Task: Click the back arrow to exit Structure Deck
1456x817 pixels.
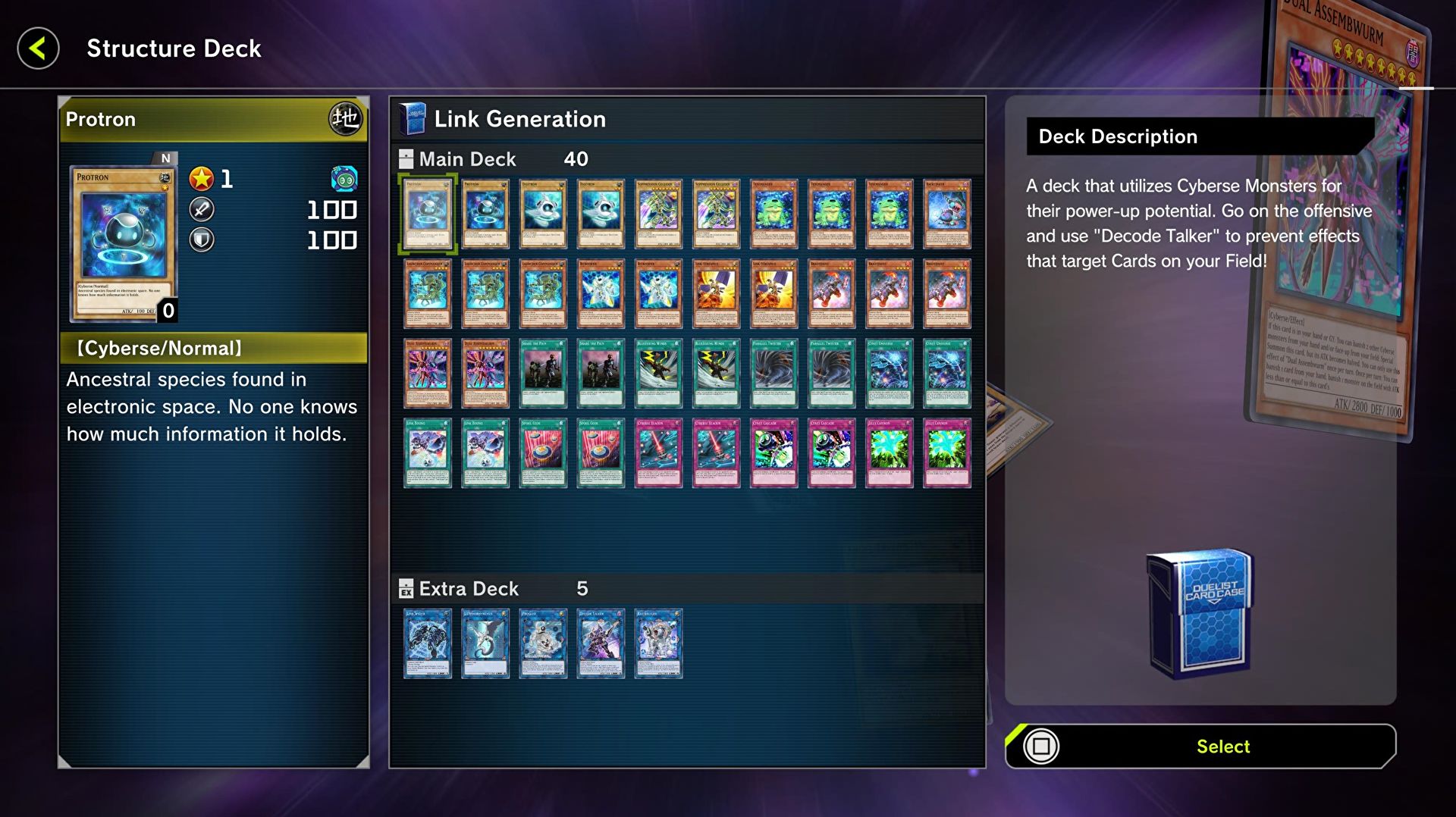Action: click(37, 48)
